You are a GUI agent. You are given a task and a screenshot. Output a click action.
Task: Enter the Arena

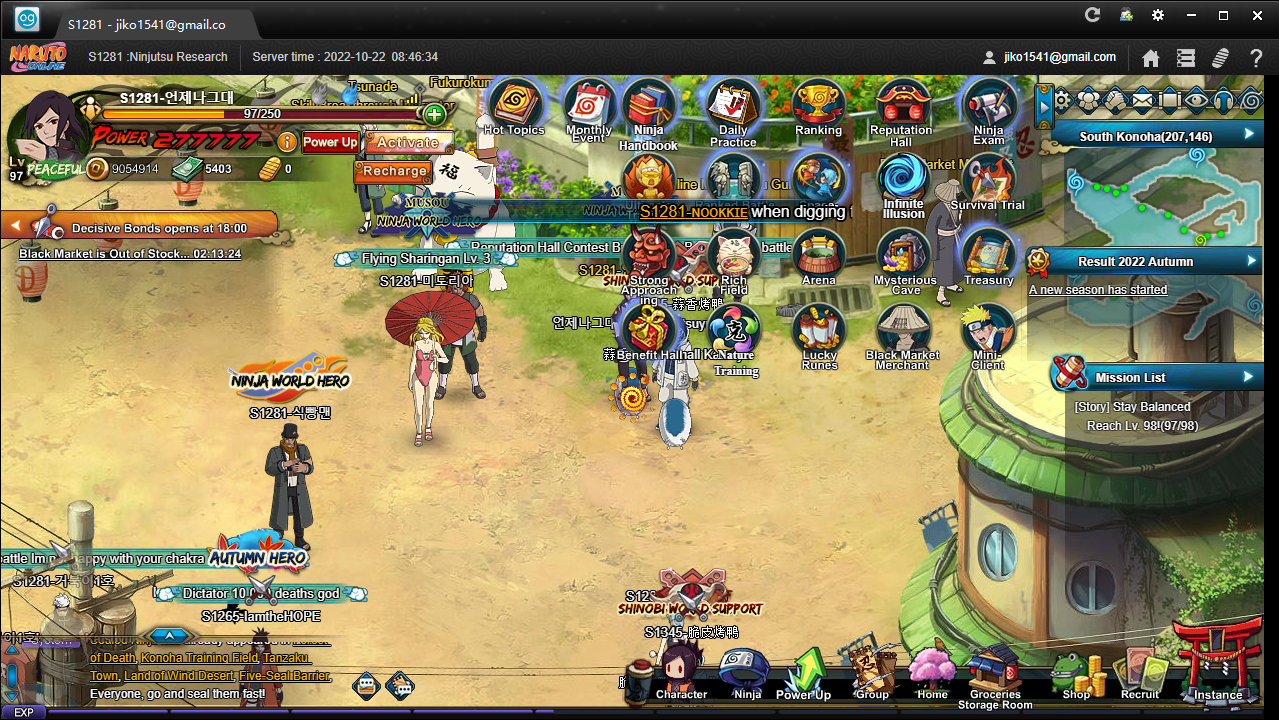click(818, 256)
